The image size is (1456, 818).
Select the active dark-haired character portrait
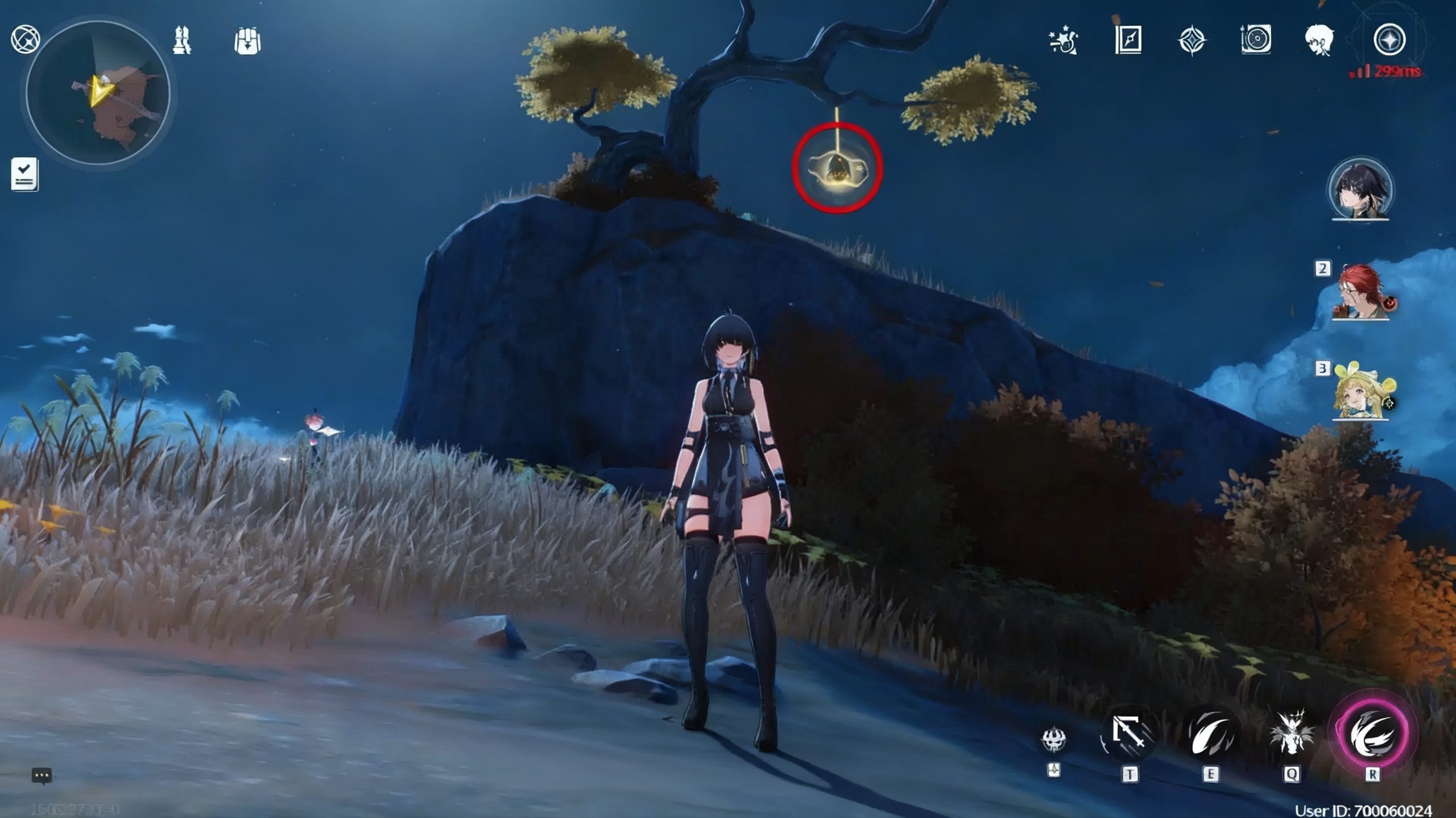tap(1360, 189)
